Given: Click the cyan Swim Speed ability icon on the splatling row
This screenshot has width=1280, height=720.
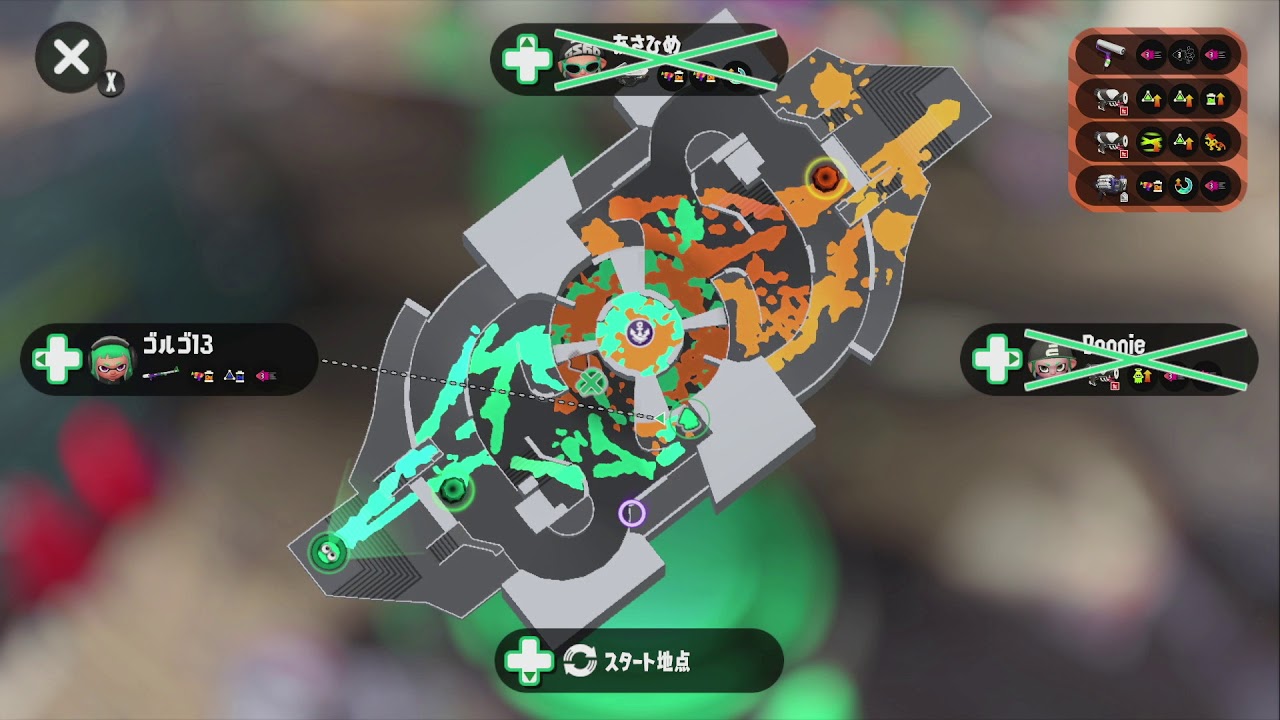Looking at the screenshot, I should point(1182,185).
